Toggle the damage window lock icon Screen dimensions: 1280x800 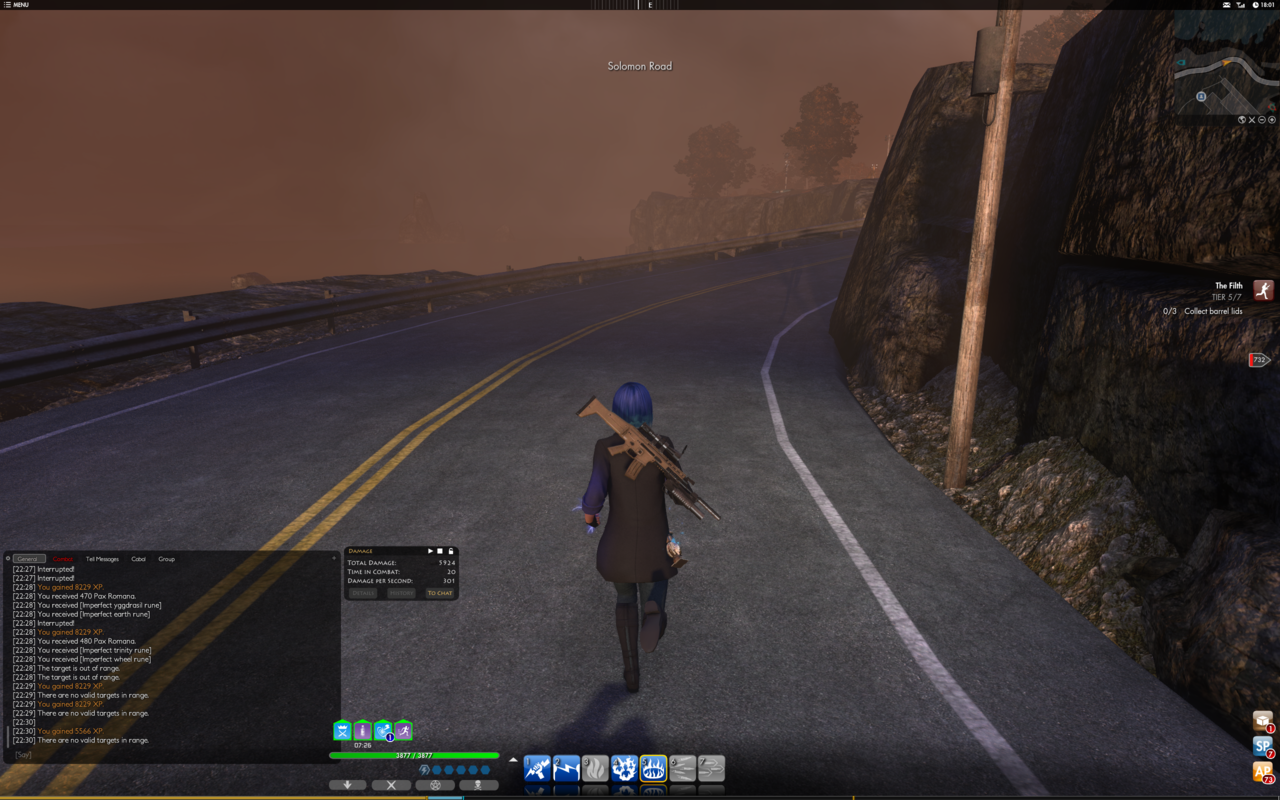tap(451, 551)
